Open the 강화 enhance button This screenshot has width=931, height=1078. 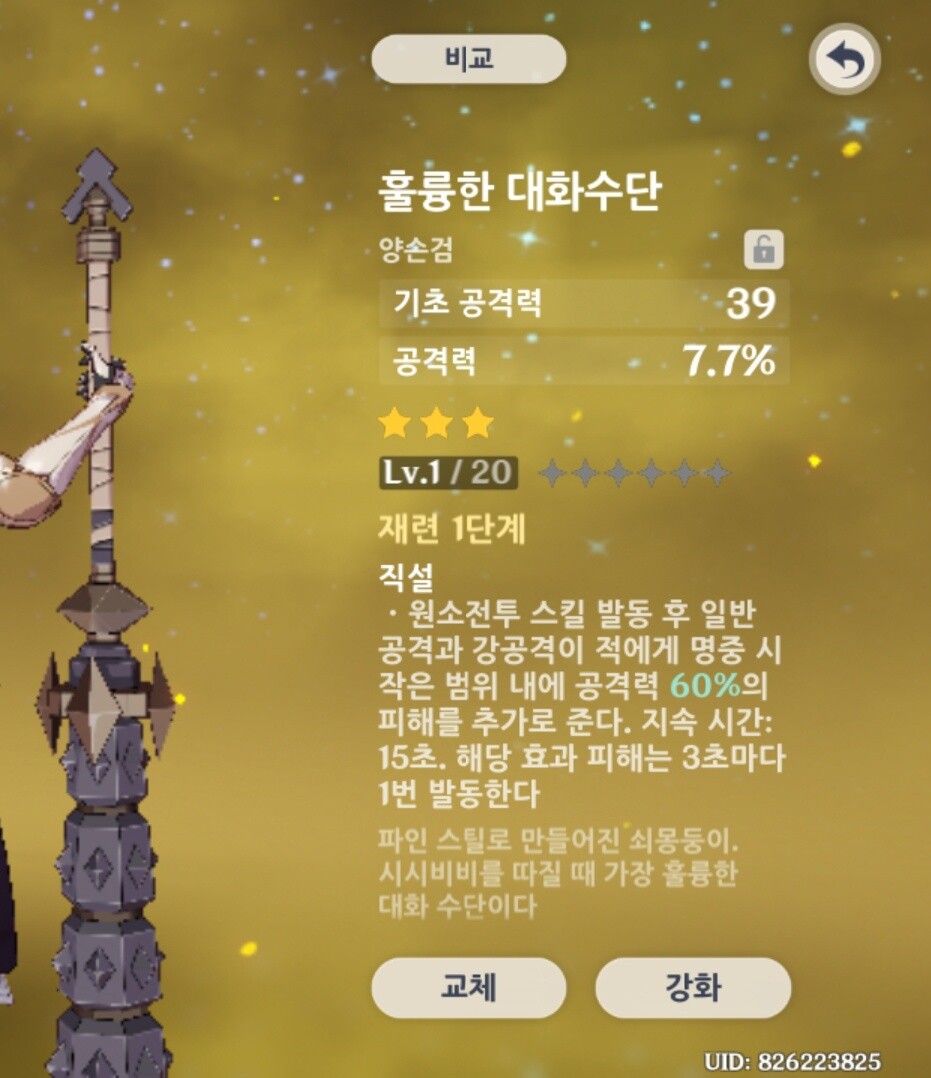click(x=692, y=988)
